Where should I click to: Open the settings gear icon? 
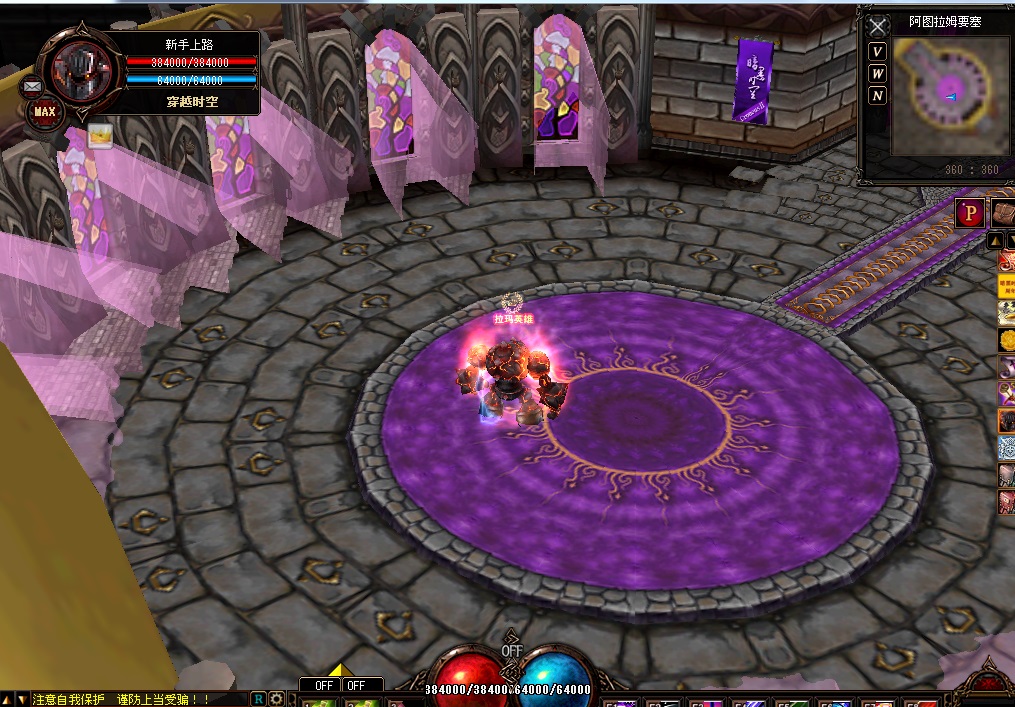coord(276,699)
